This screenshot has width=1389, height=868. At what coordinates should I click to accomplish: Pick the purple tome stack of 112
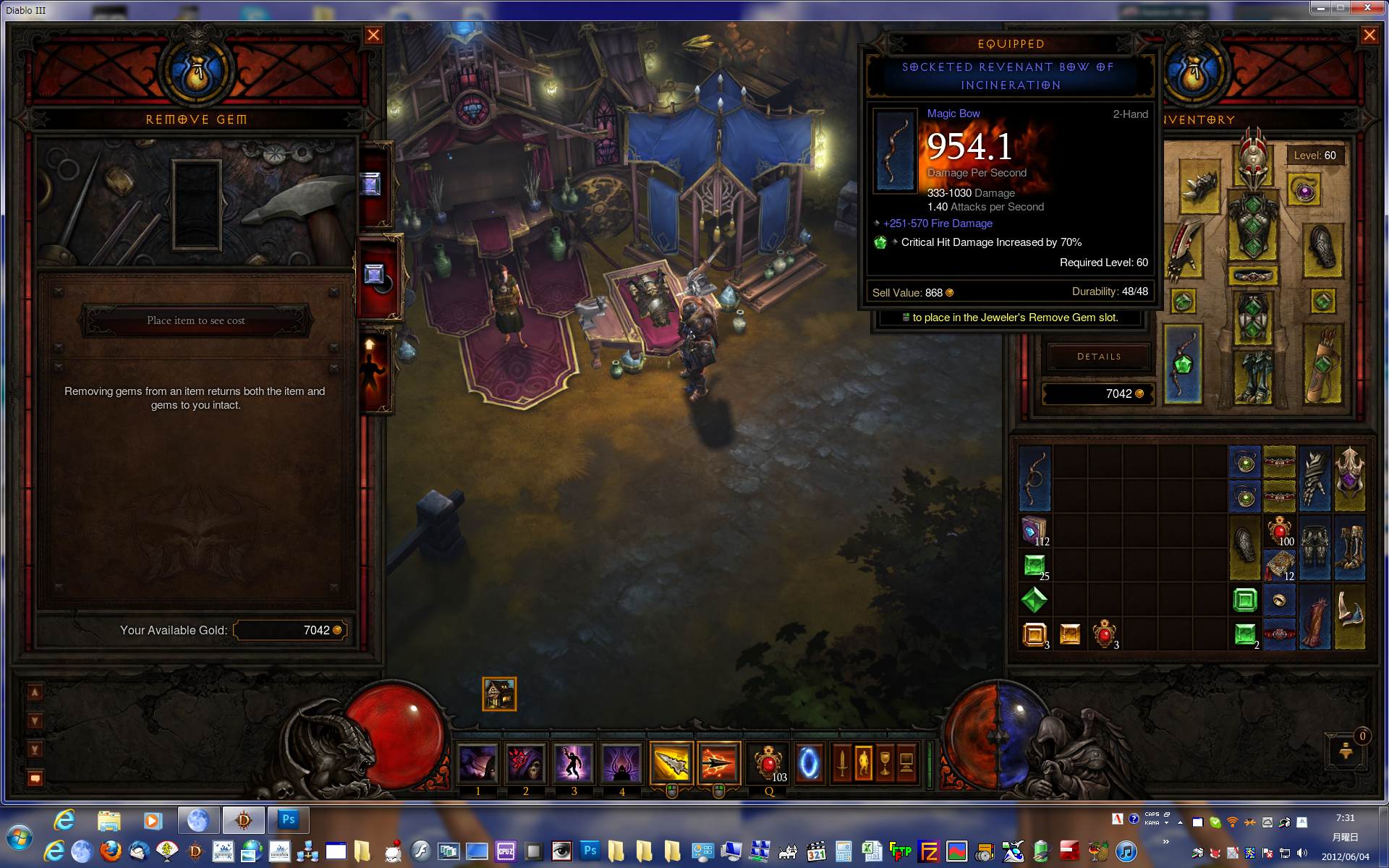coord(1035,531)
